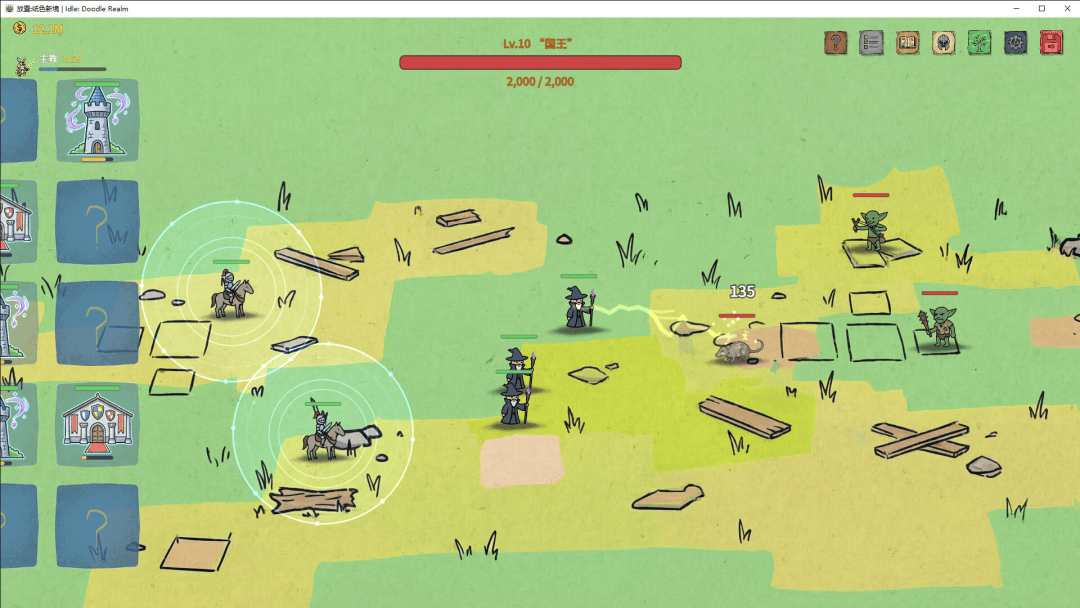Open the knight helmet heroes menu

click(943, 43)
